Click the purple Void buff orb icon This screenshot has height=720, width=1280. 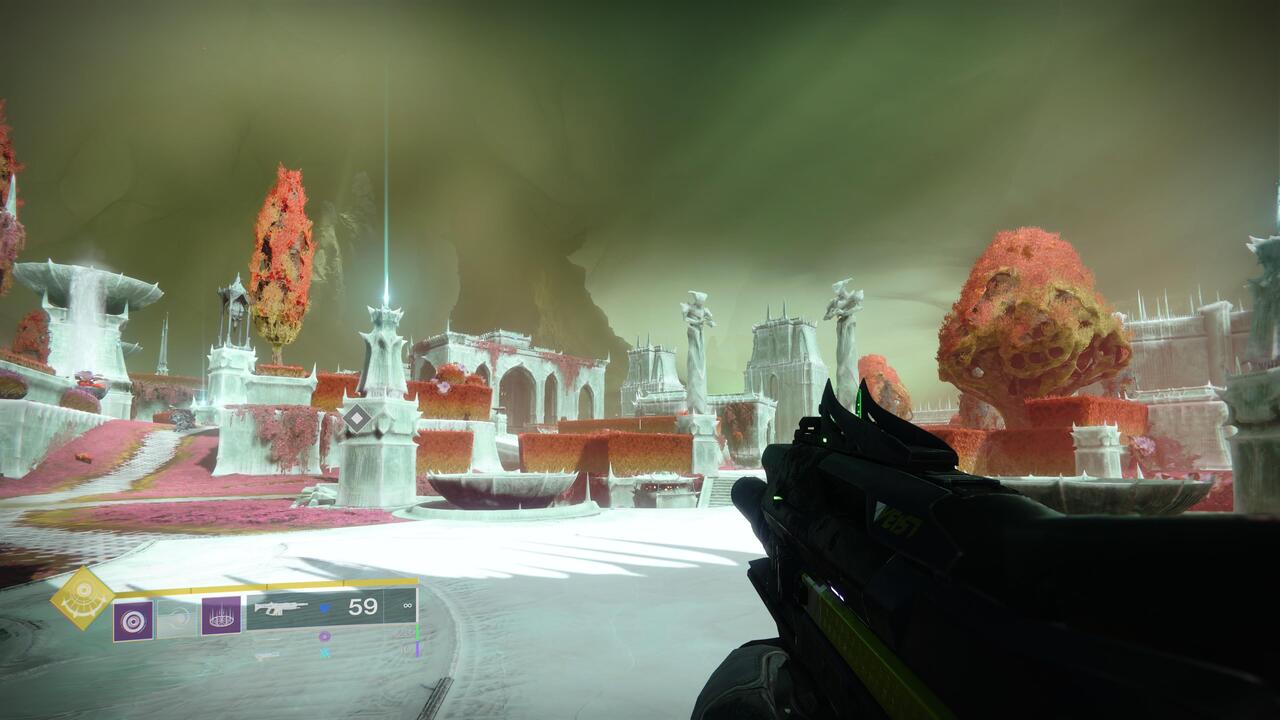tap(324, 638)
